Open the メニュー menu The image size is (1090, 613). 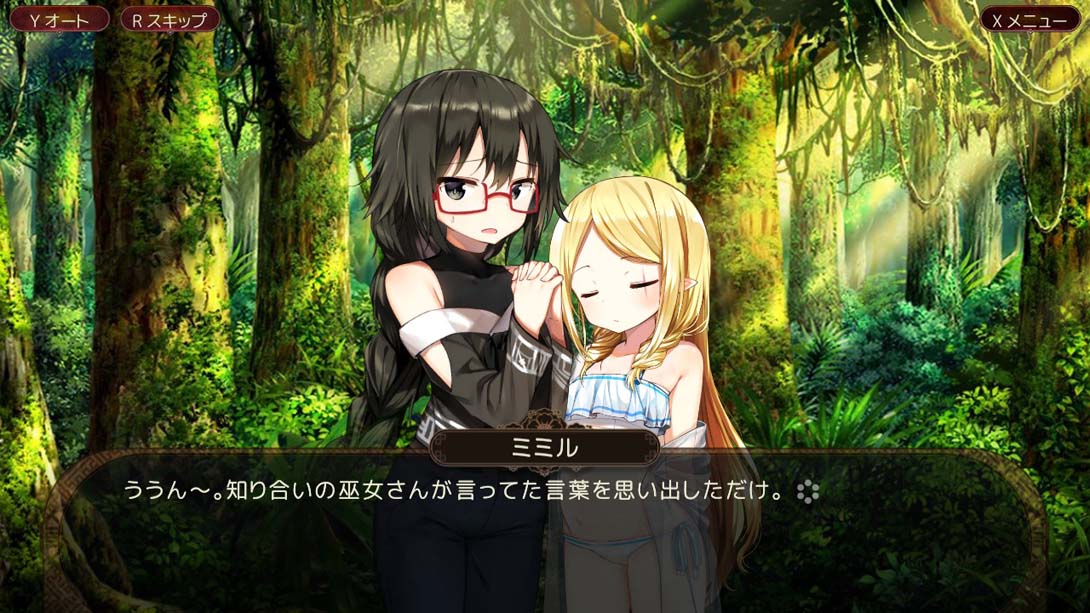[1029, 19]
